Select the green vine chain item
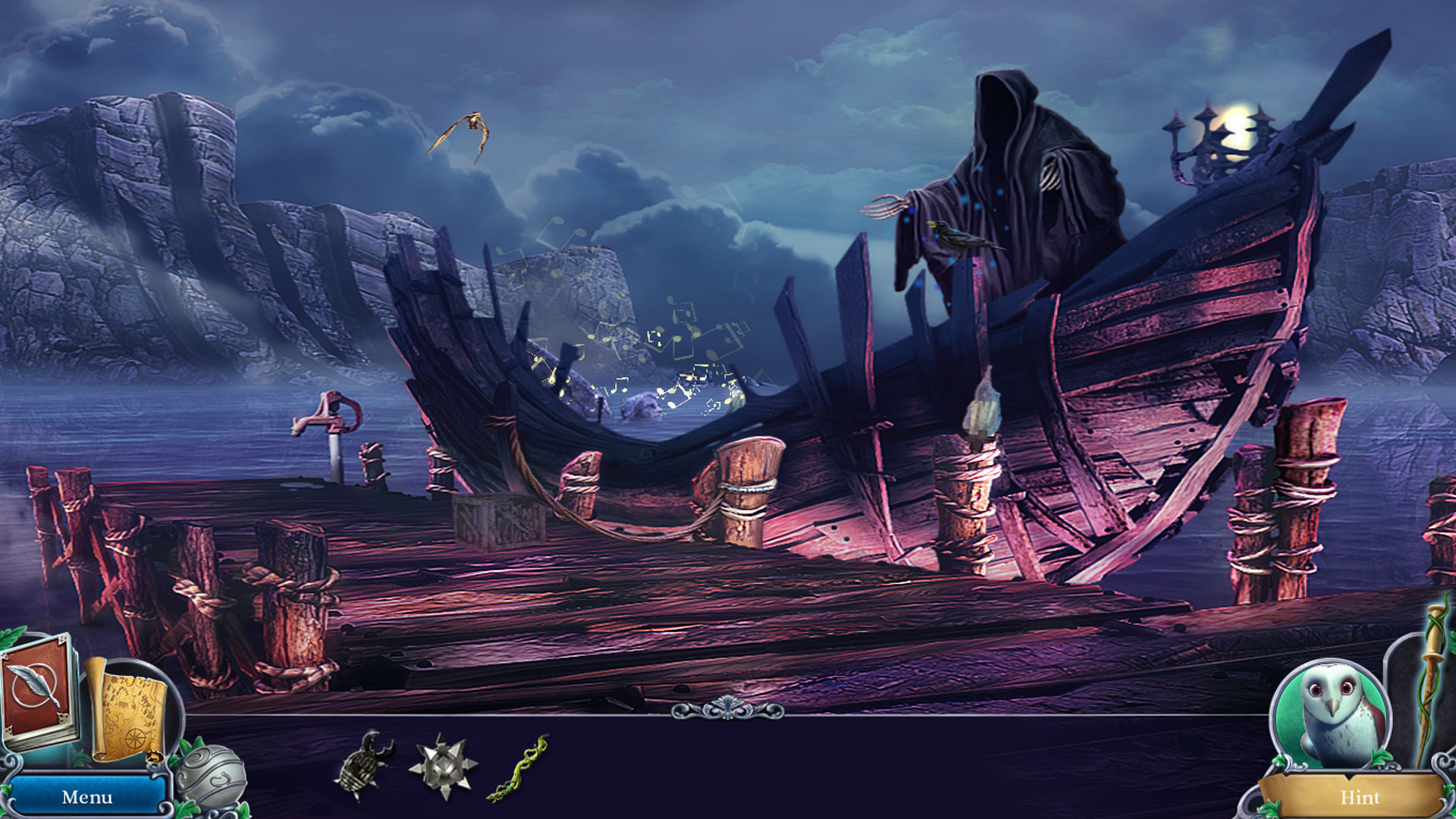Viewport: 1456px width, 819px height. pos(519,767)
